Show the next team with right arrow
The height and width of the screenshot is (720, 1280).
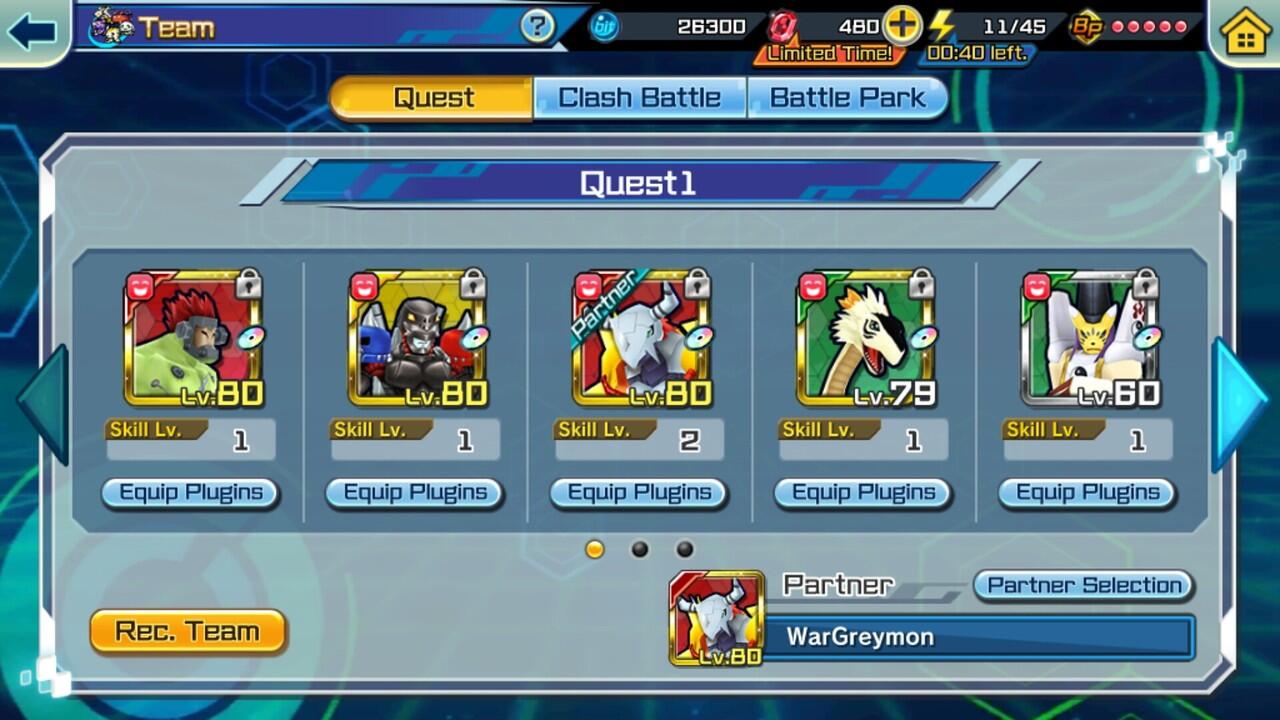pos(1237,403)
